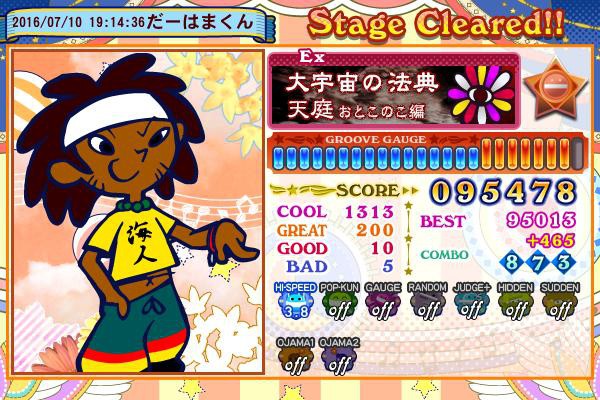Toggle the JUDGE+ option icon

pyautogui.click(x=471, y=305)
